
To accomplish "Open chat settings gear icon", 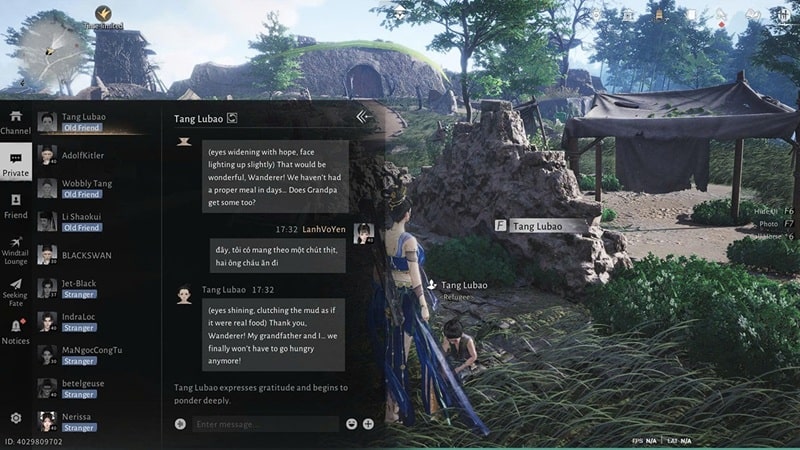I will click(x=16, y=418).
